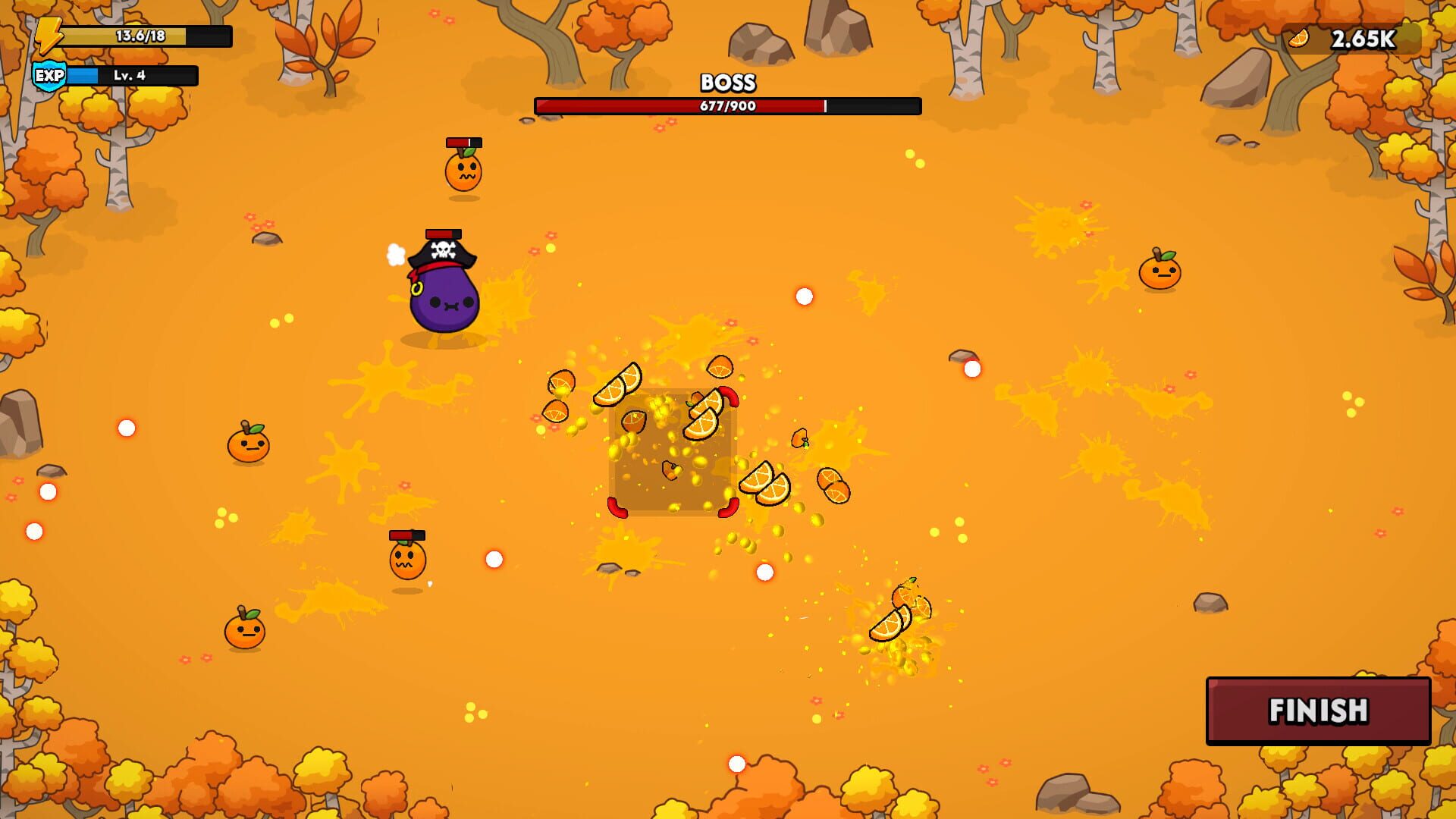This screenshot has width=1456, height=819.
Task: Click the smiling orange on the left side
Action: point(247,447)
